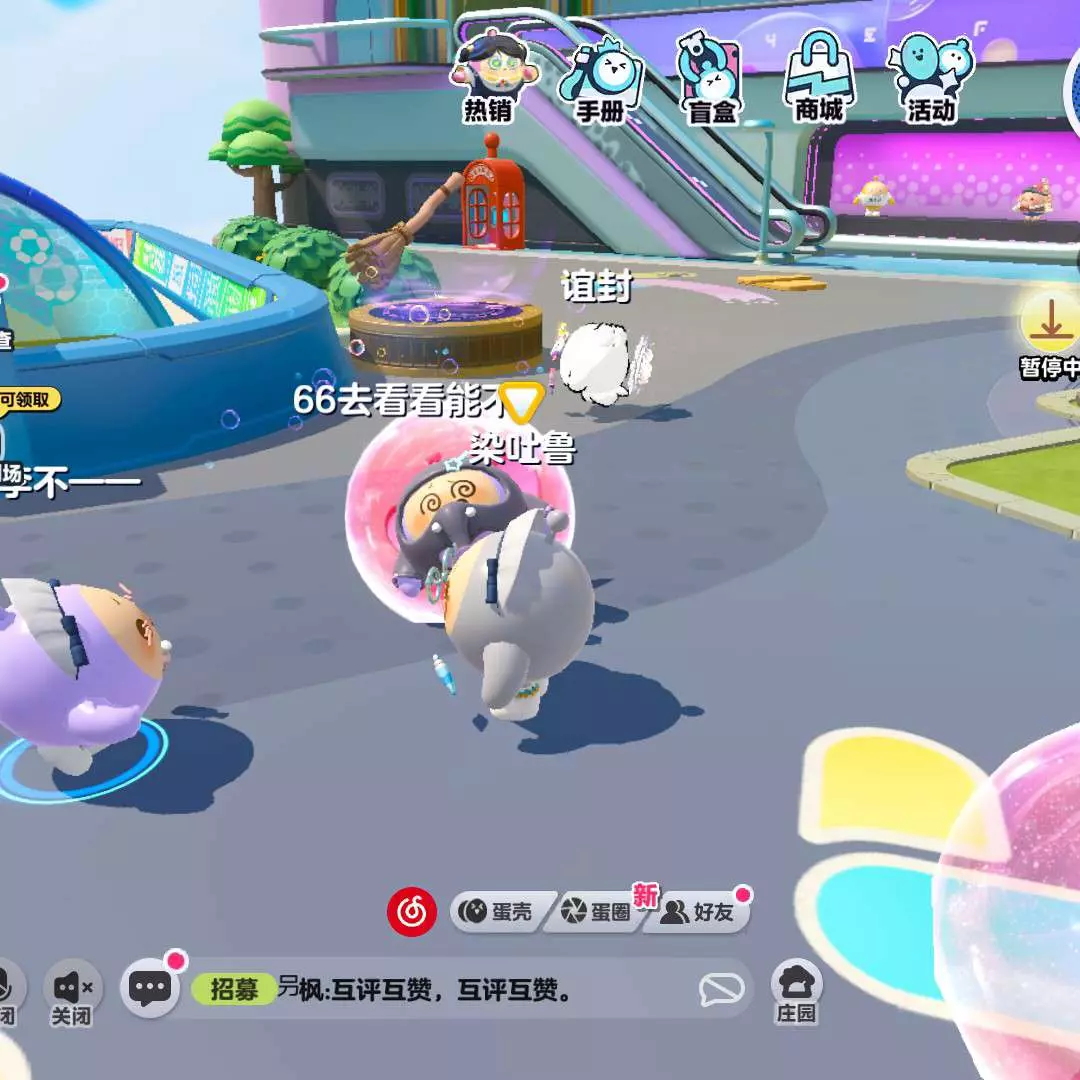Open the 蛋壳 tab
Image resolution: width=1080 pixels, height=1080 pixels.
coord(497,912)
